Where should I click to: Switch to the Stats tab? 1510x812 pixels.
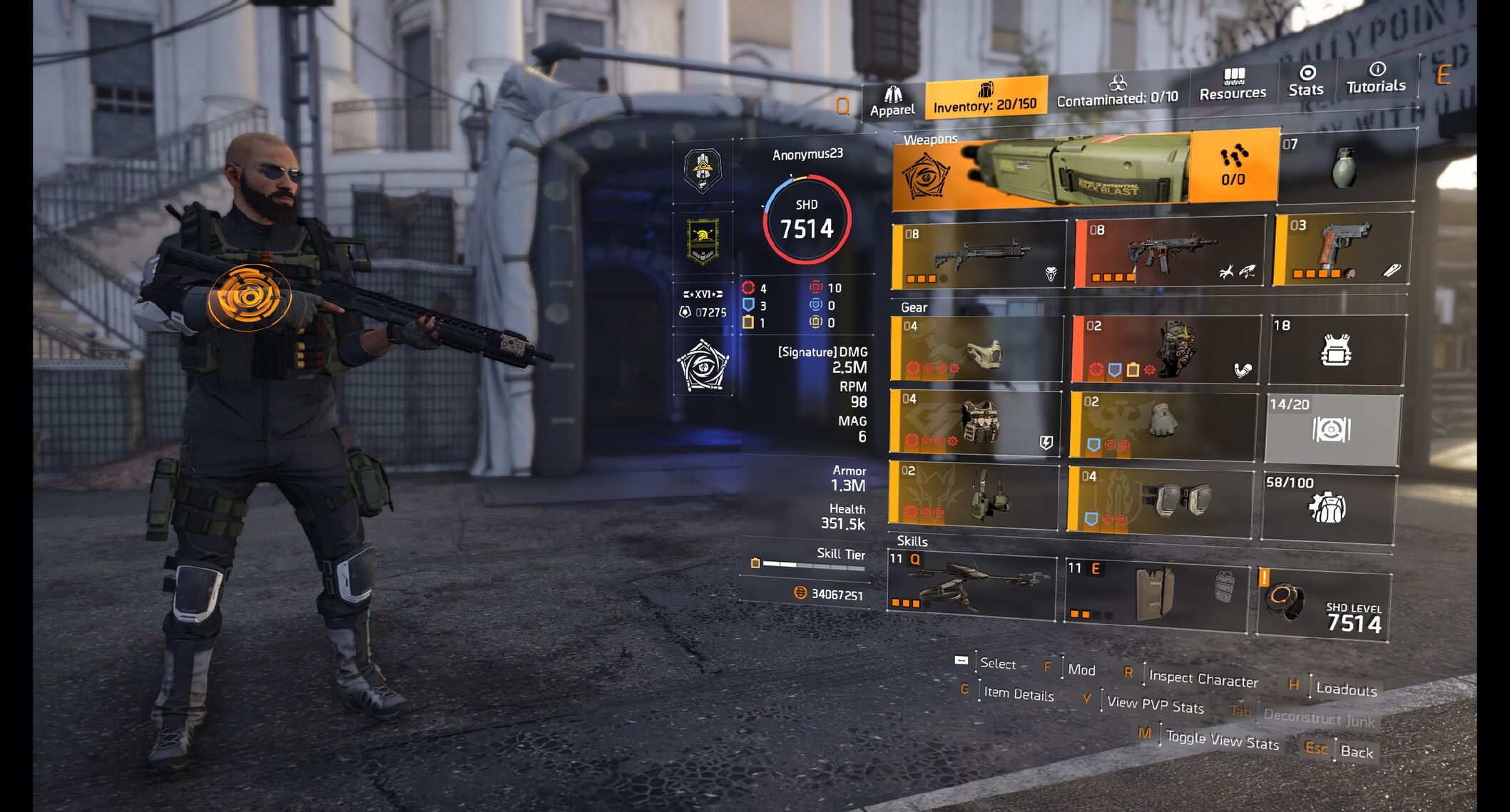point(1306,81)
